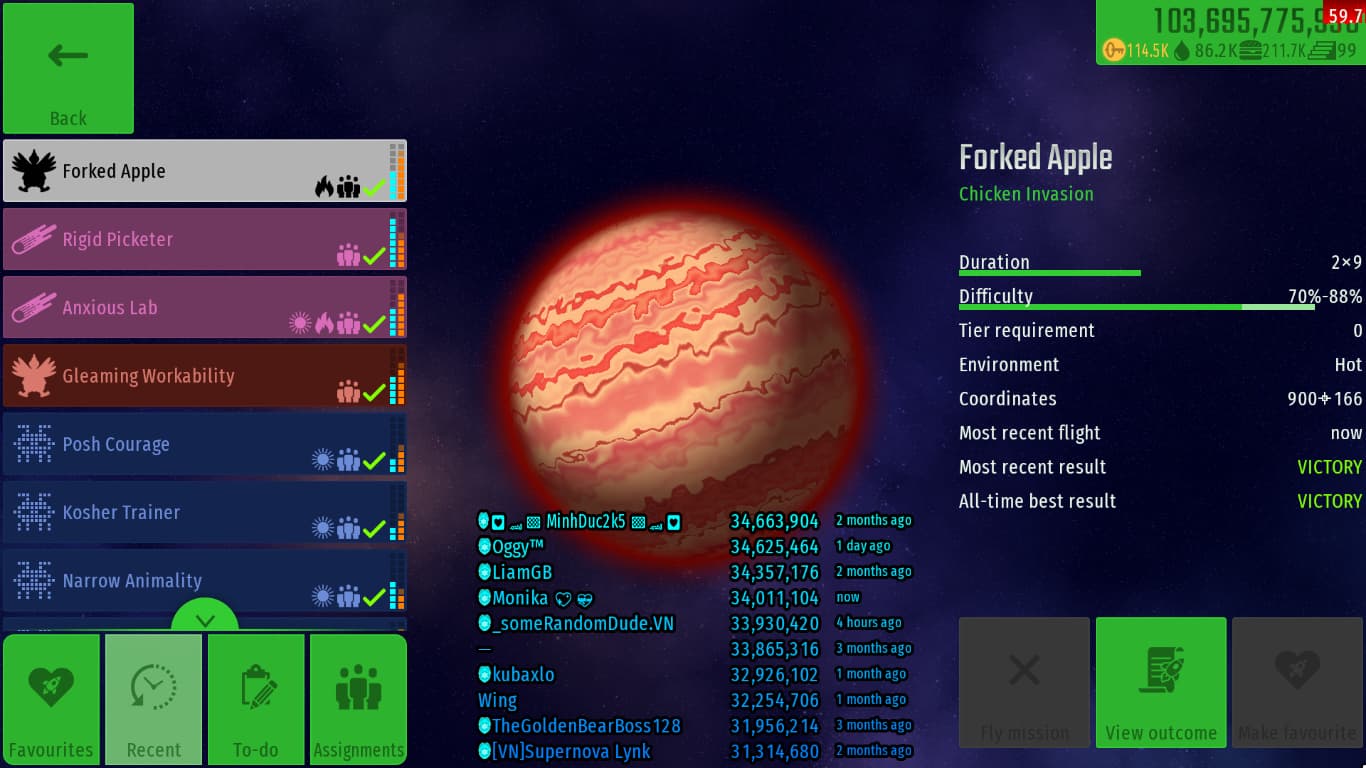Show the To-do list tab
This screenshot has height=768, width=1366.
256,700
